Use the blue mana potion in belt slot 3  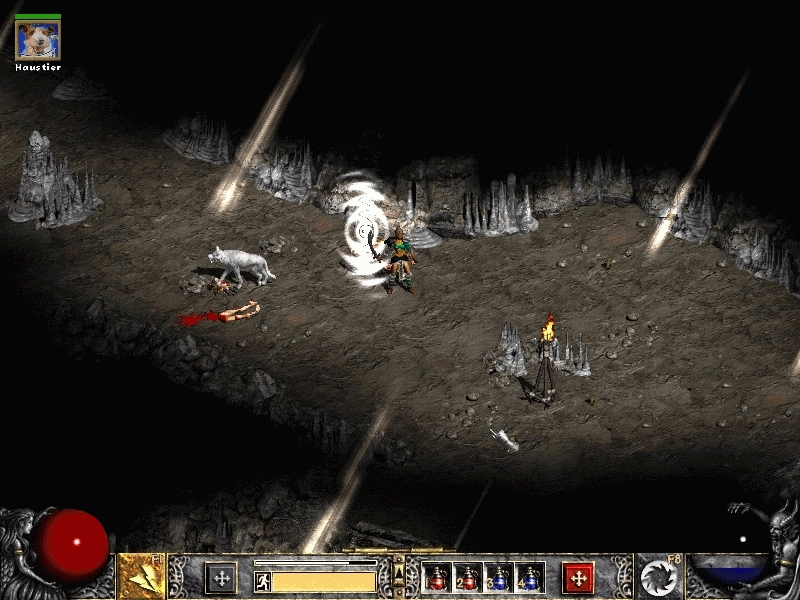[499, 578]
